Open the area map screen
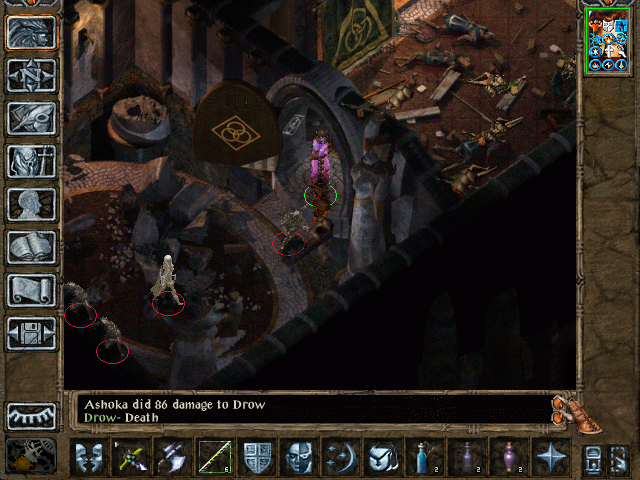640x480 pixels. click(x=31, y=76)
